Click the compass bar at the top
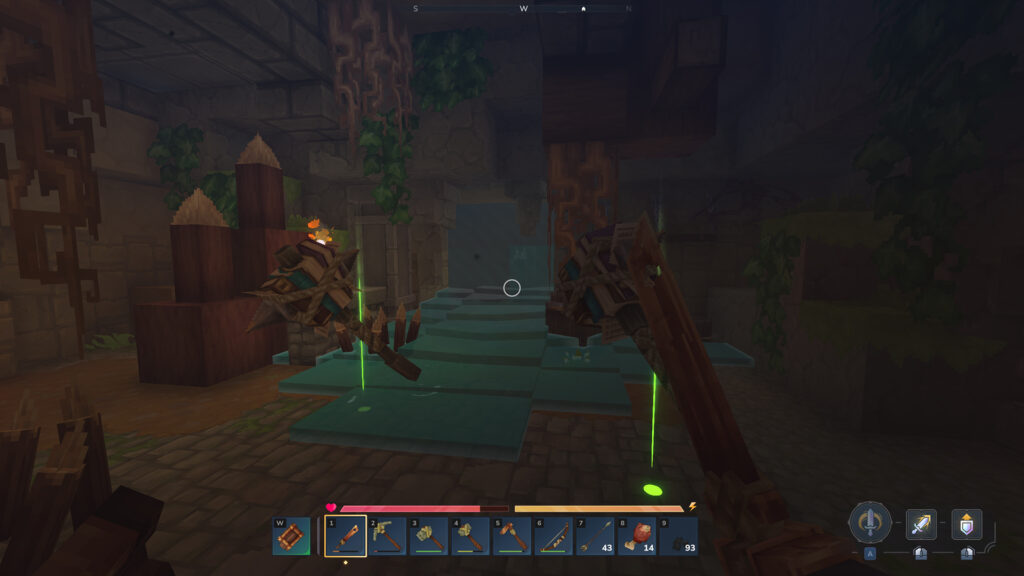This screenshot has height=576, width=1024. [x=523, y=8]
